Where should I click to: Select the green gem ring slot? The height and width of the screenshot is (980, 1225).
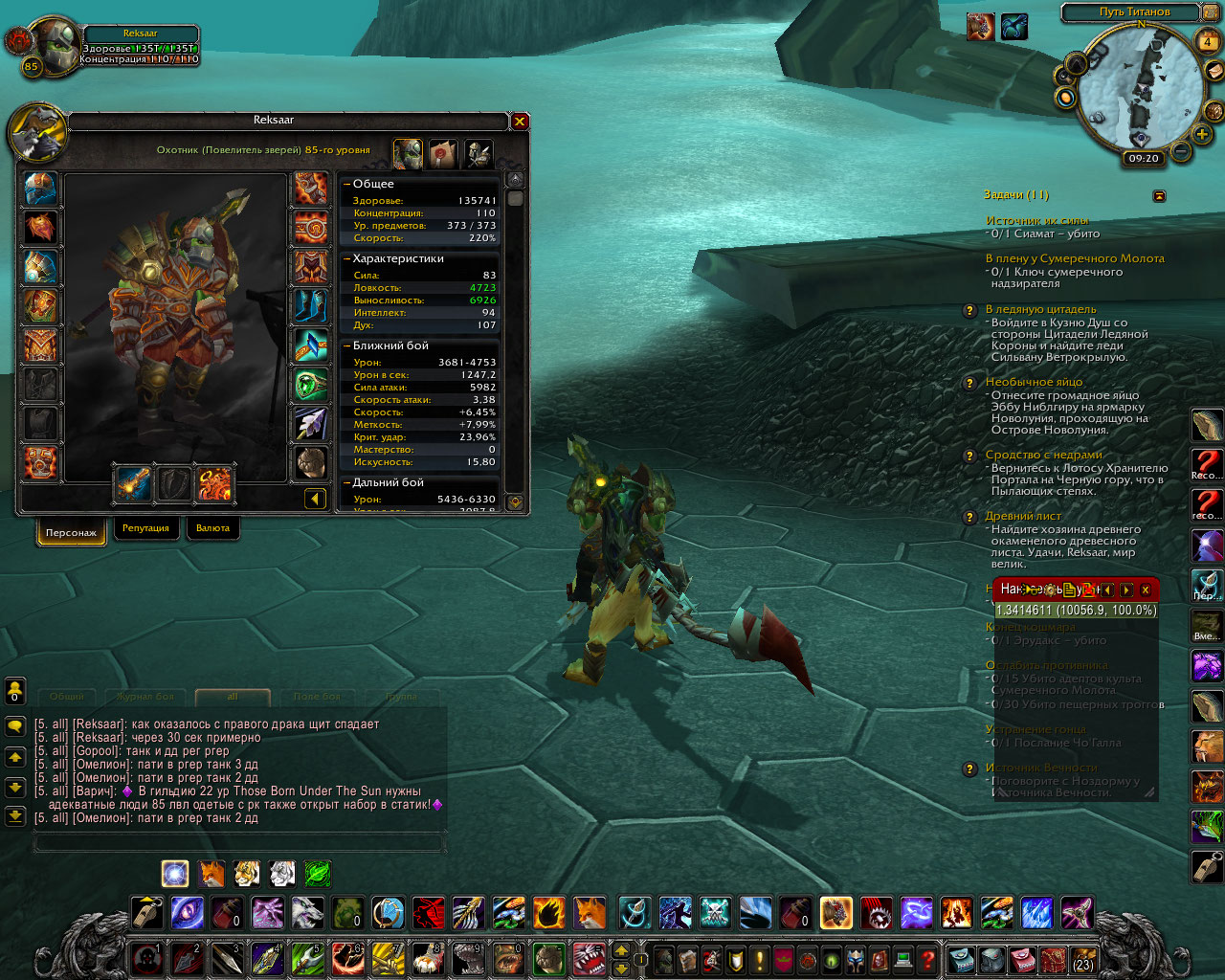[x=310, y=385]
